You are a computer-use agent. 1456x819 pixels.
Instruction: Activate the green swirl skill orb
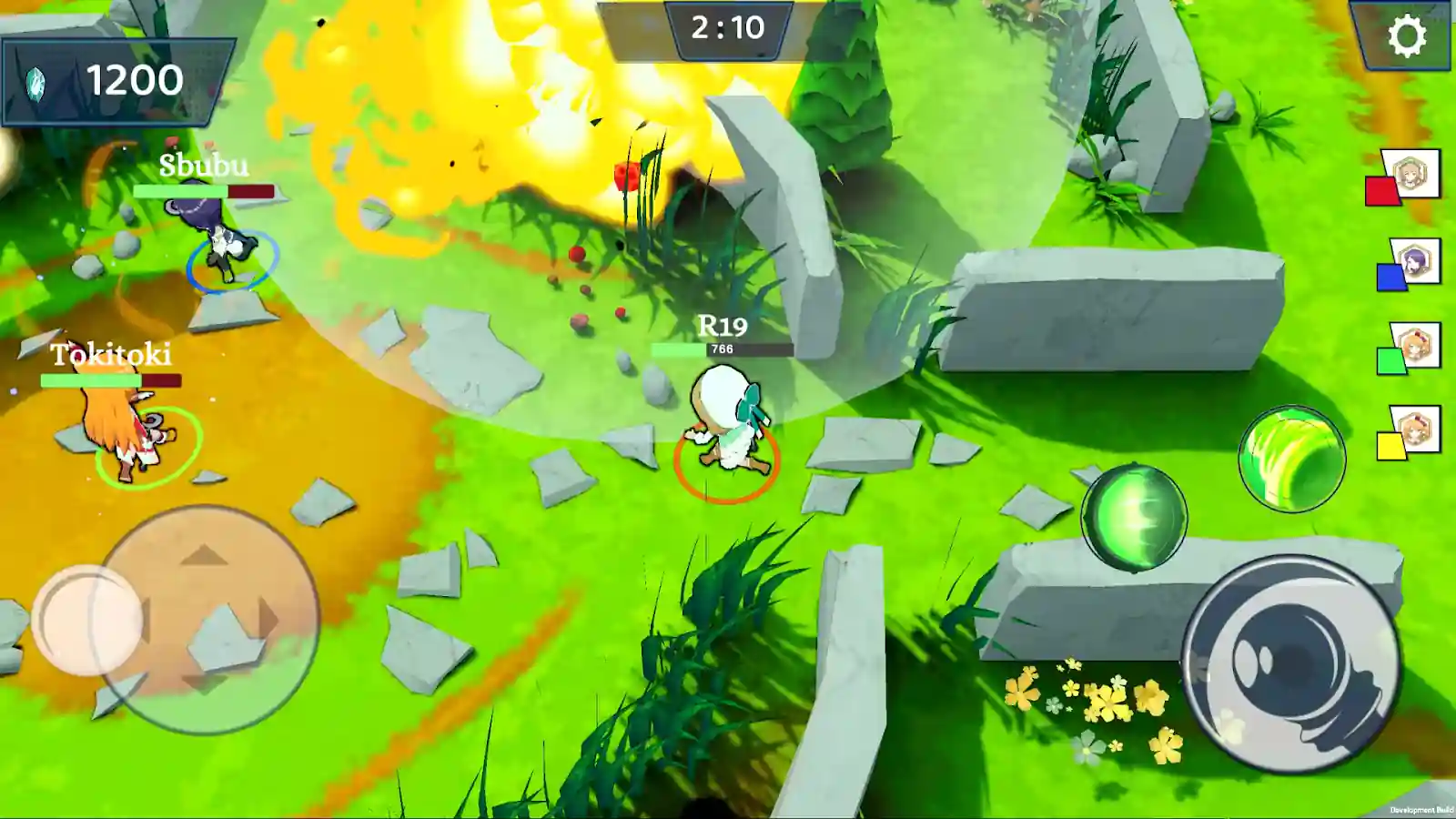coord(1291,458)
